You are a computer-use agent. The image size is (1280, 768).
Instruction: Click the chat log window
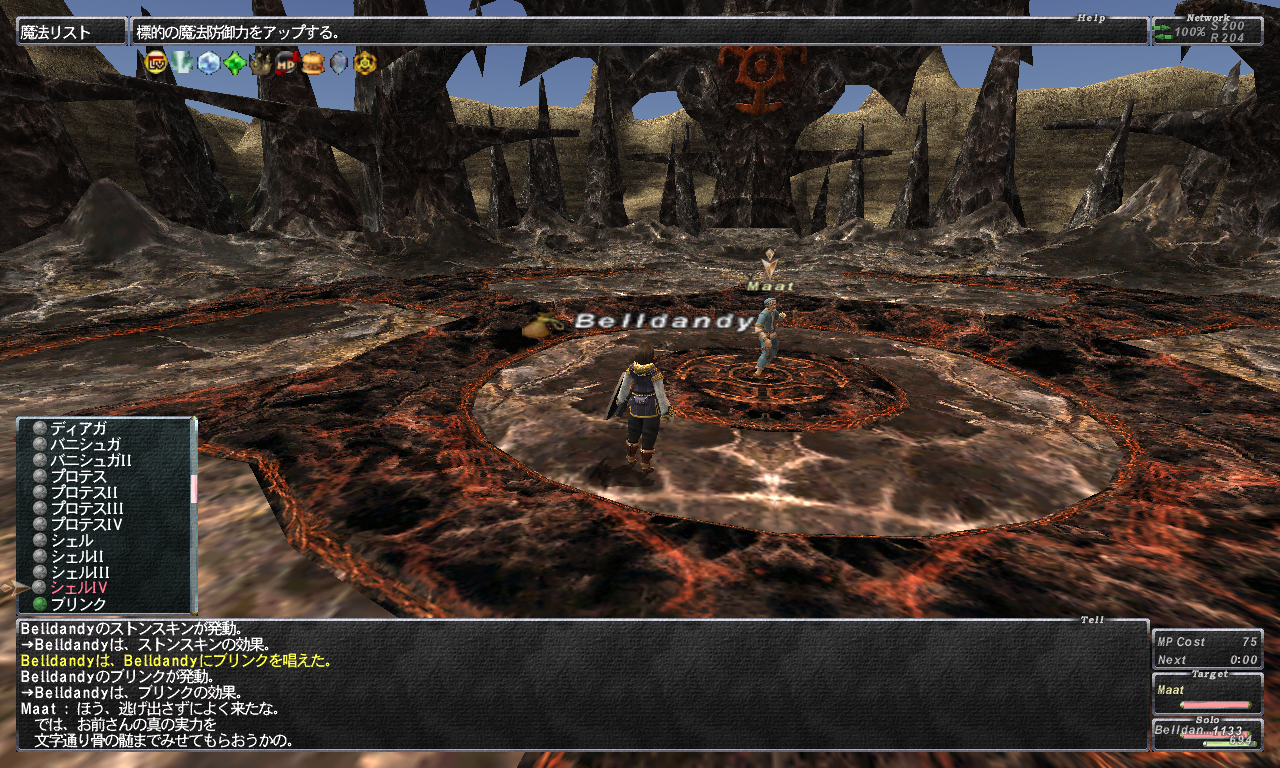pos(582,686)
